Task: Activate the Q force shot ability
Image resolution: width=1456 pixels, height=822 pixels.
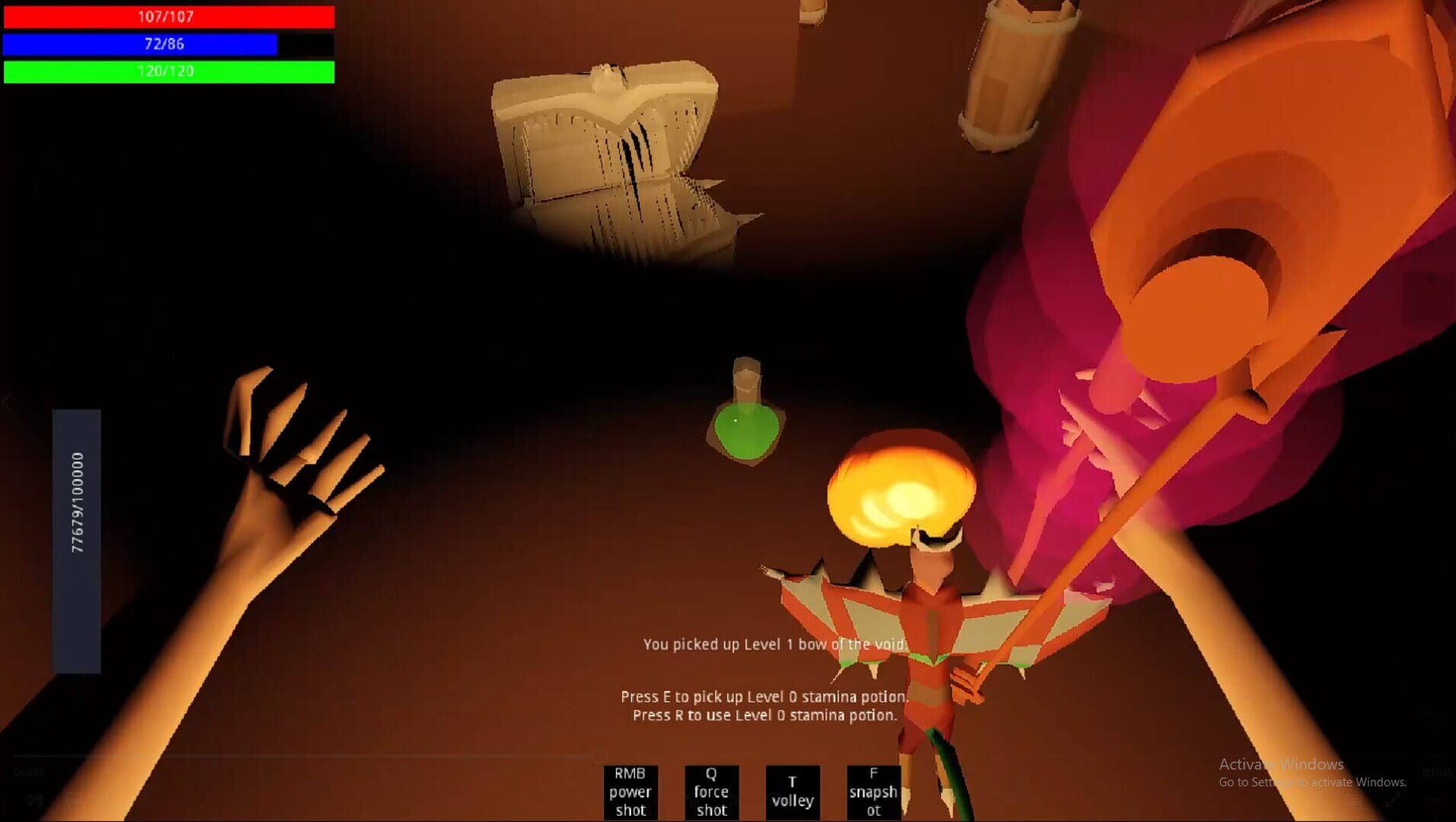Action: (x=711, y=792)
